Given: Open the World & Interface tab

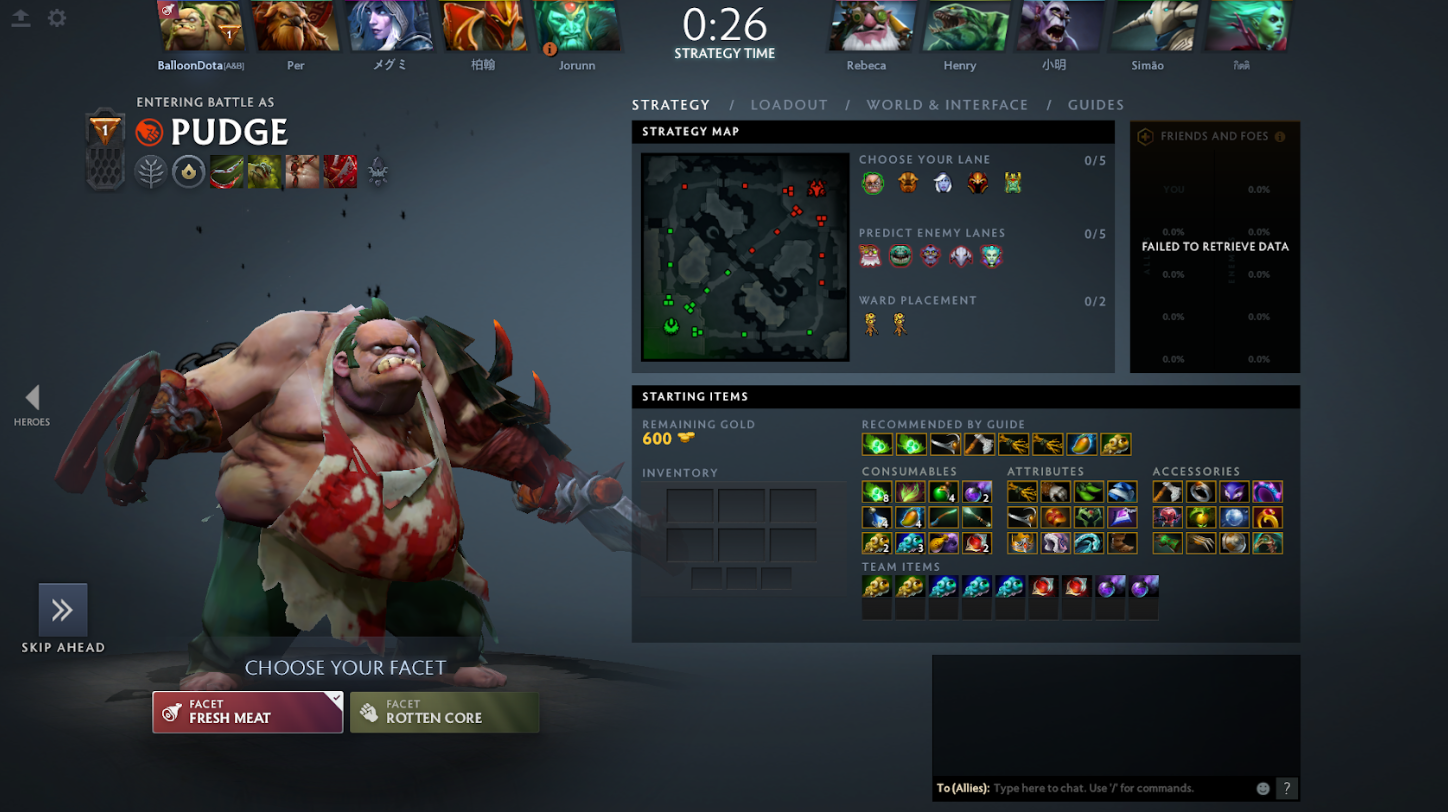Looking at the screenshot, I should coord(947,105).
